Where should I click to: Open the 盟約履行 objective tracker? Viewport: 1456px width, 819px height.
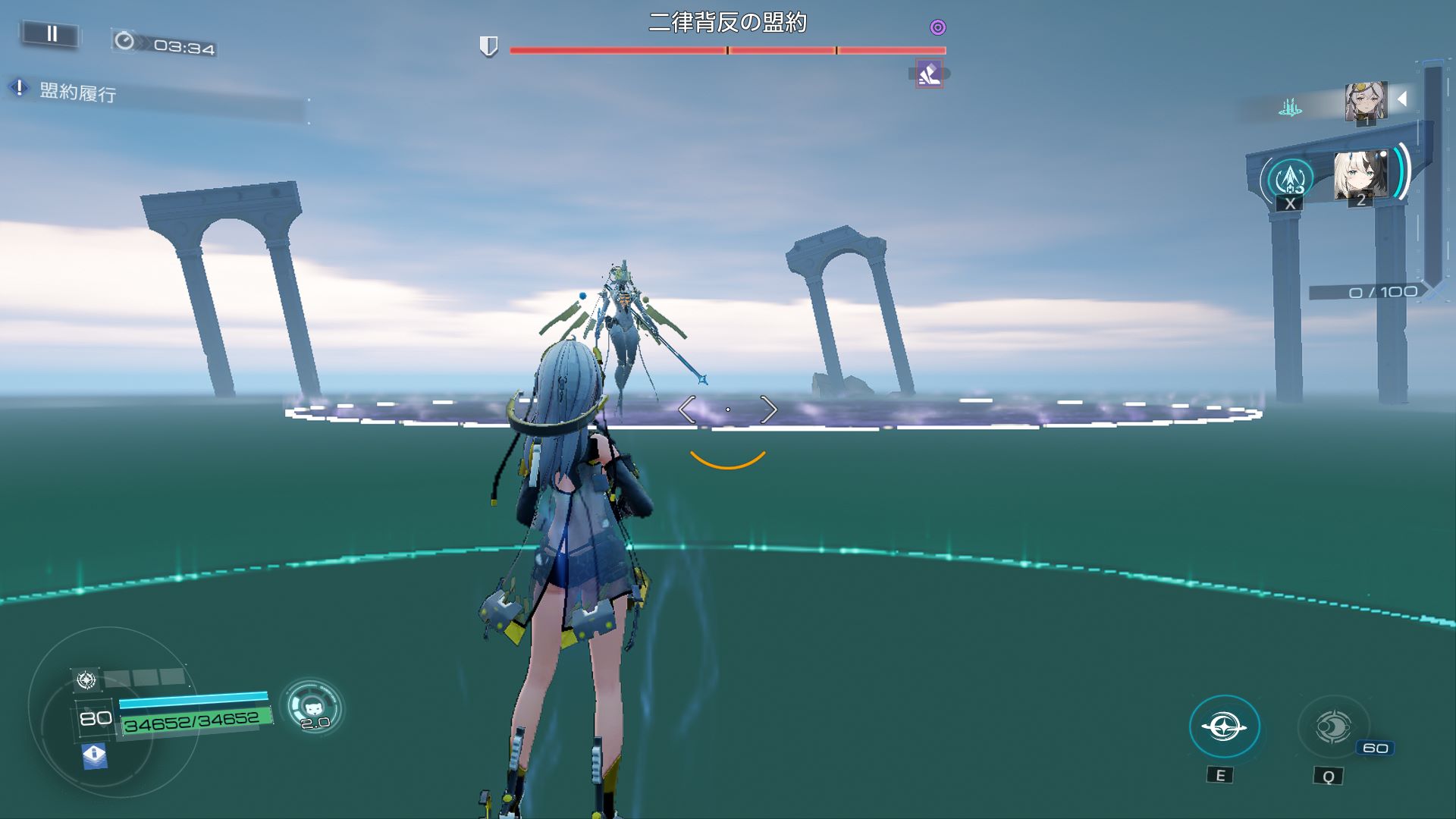click(77, 93)
